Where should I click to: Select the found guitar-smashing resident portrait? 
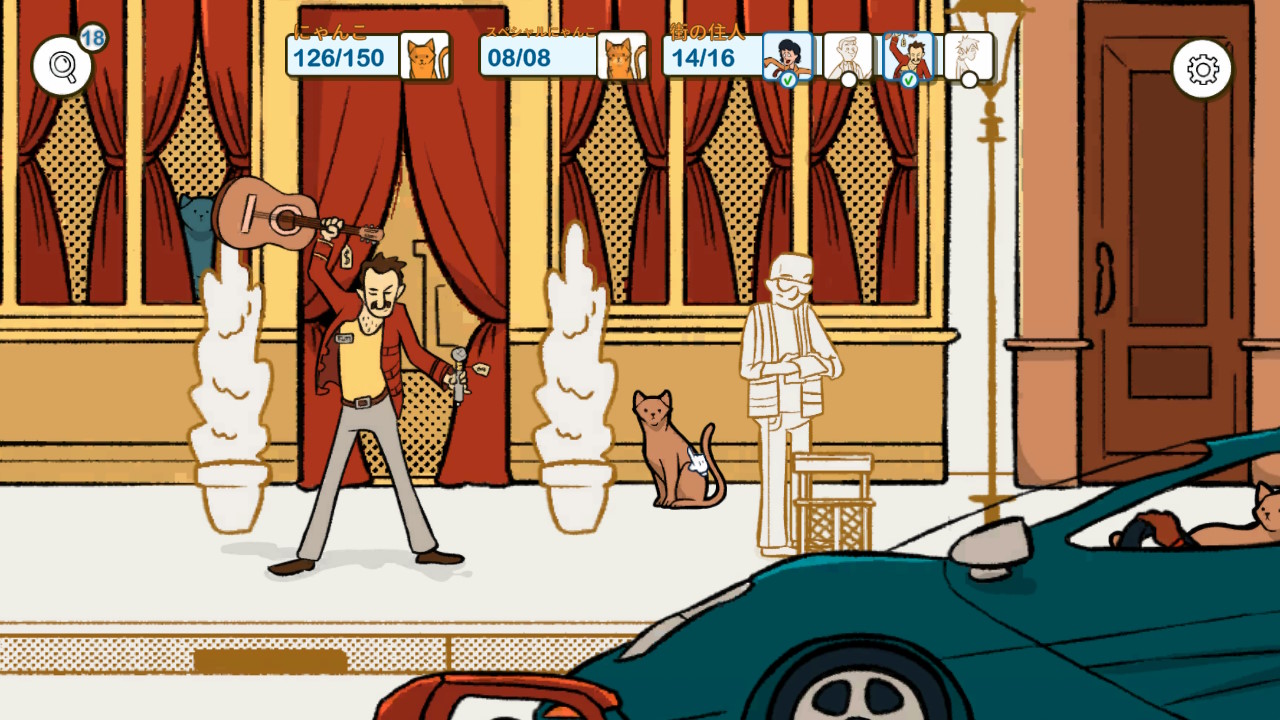click(908, 56)
